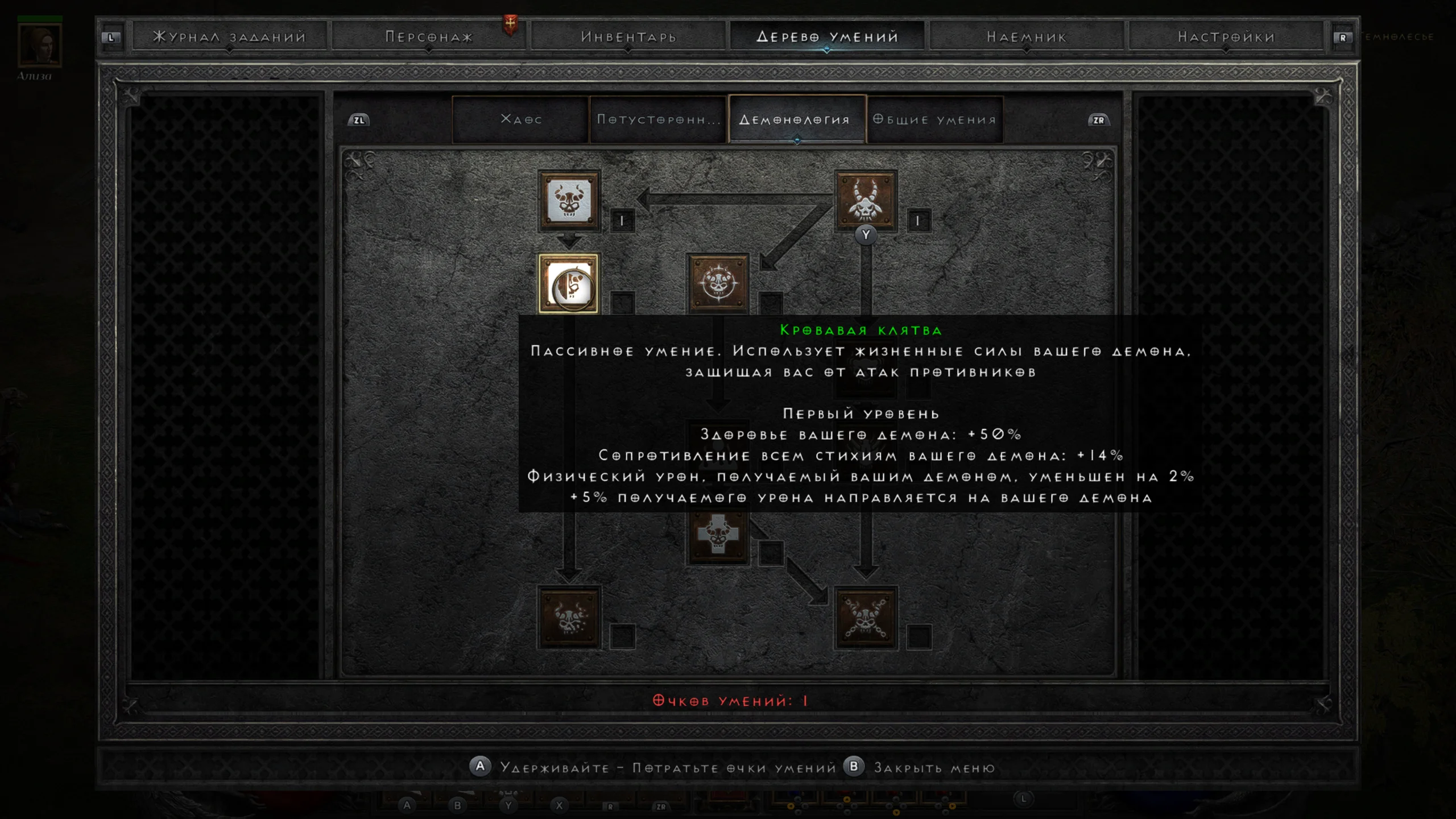Open the Общие умения skill tab

coord(935,119)
